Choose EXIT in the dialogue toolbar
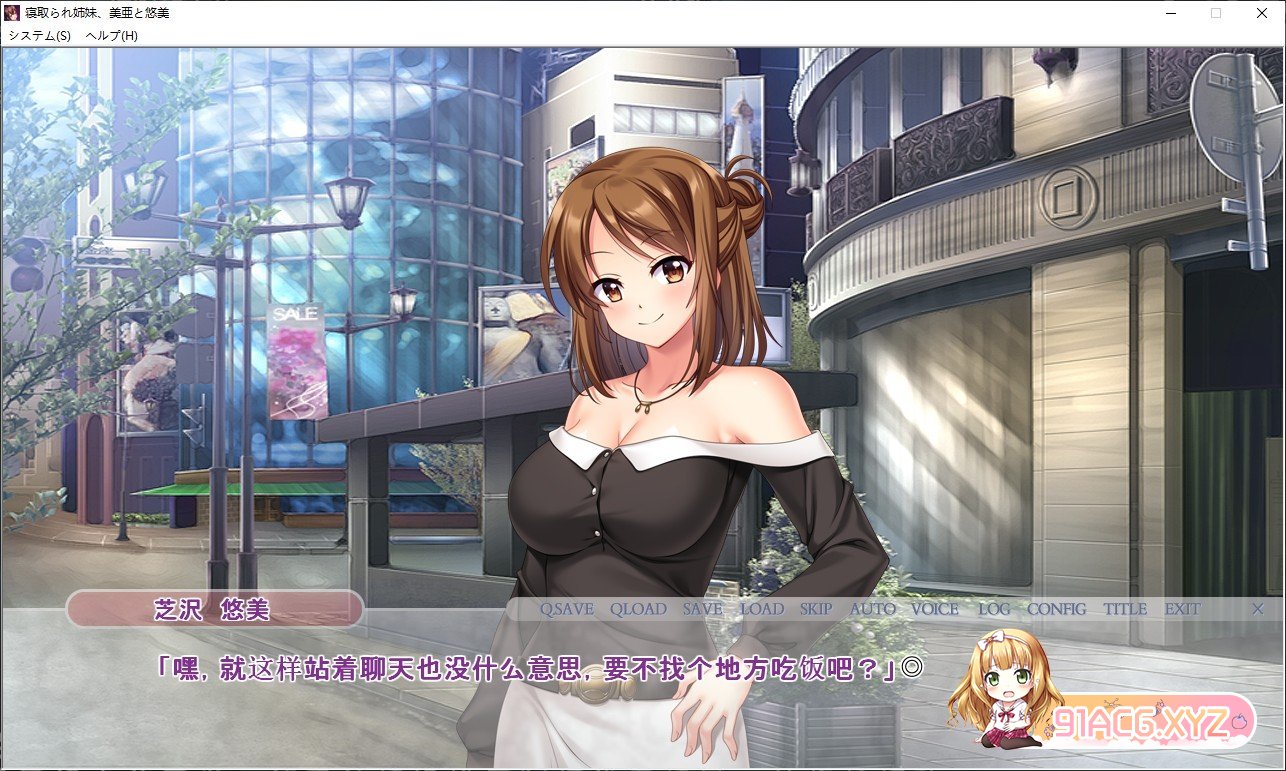 click(1182, 609)
